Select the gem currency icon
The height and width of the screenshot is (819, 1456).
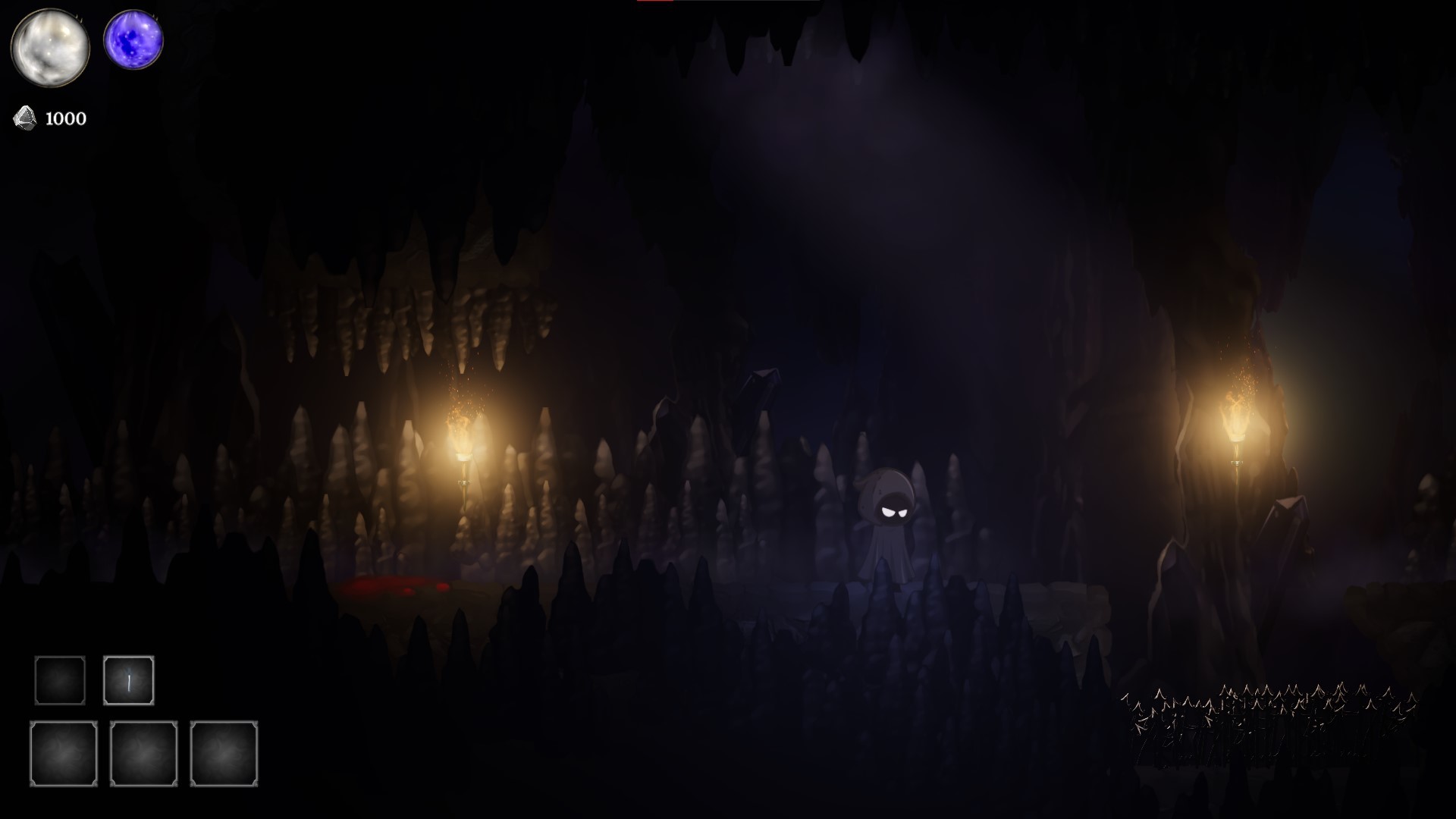pyautogui.click(x=24, y=118)
